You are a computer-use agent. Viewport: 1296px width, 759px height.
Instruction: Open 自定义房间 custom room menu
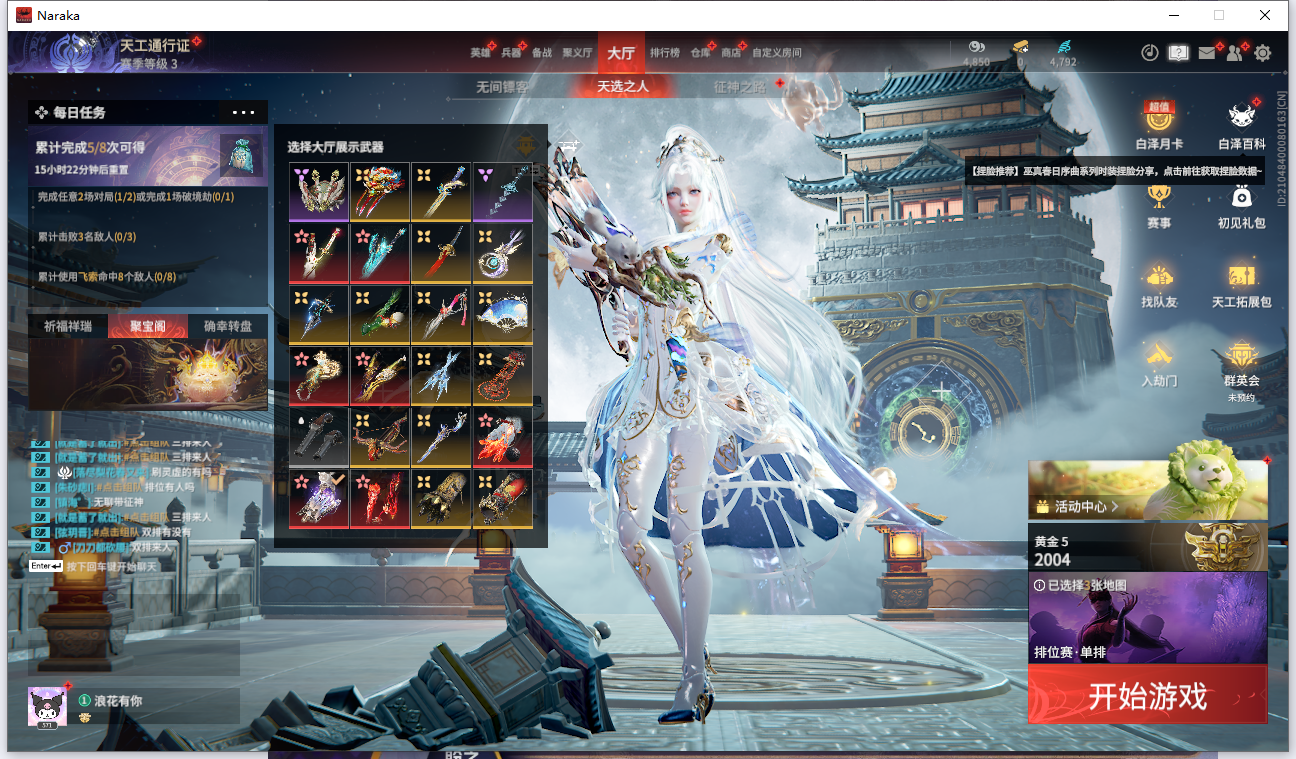pyautogui.click(x=777, y=53)
